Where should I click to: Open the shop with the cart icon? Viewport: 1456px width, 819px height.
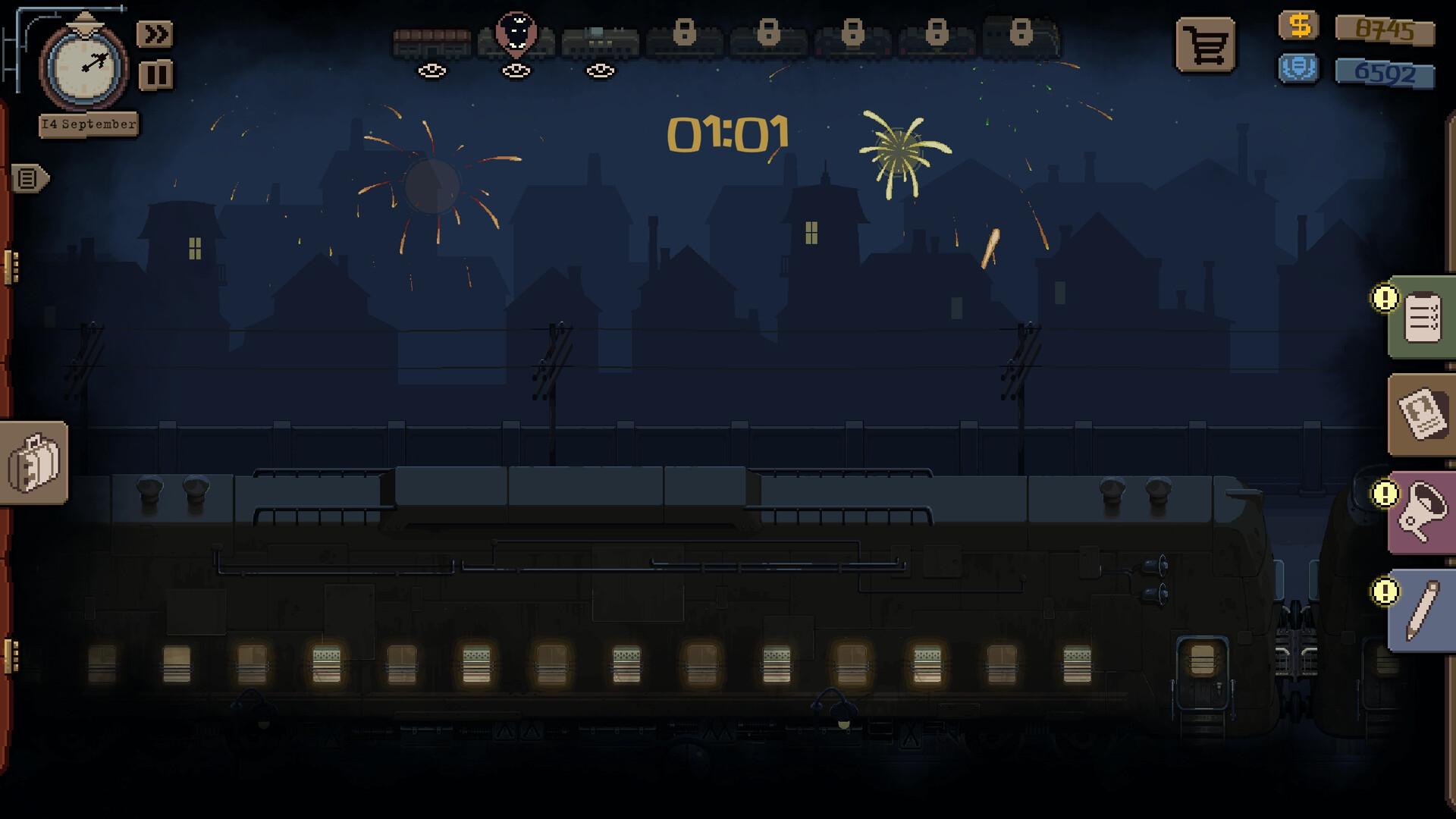[x=1204, y=45]
